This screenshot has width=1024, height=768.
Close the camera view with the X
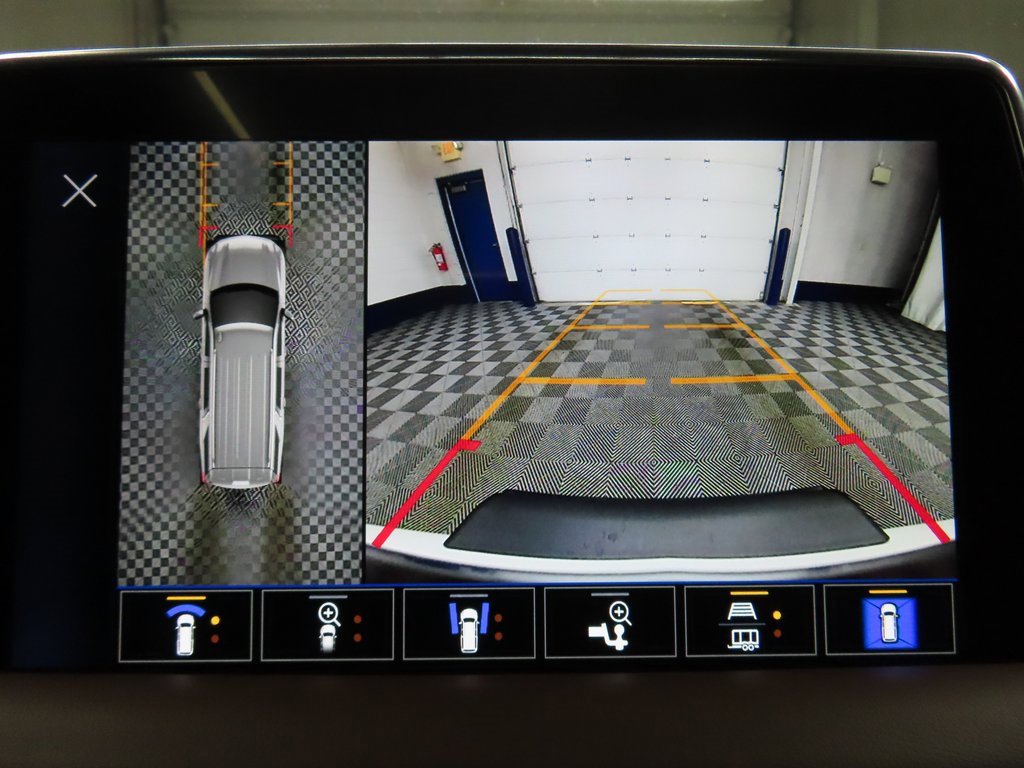(x=79, y=190)
